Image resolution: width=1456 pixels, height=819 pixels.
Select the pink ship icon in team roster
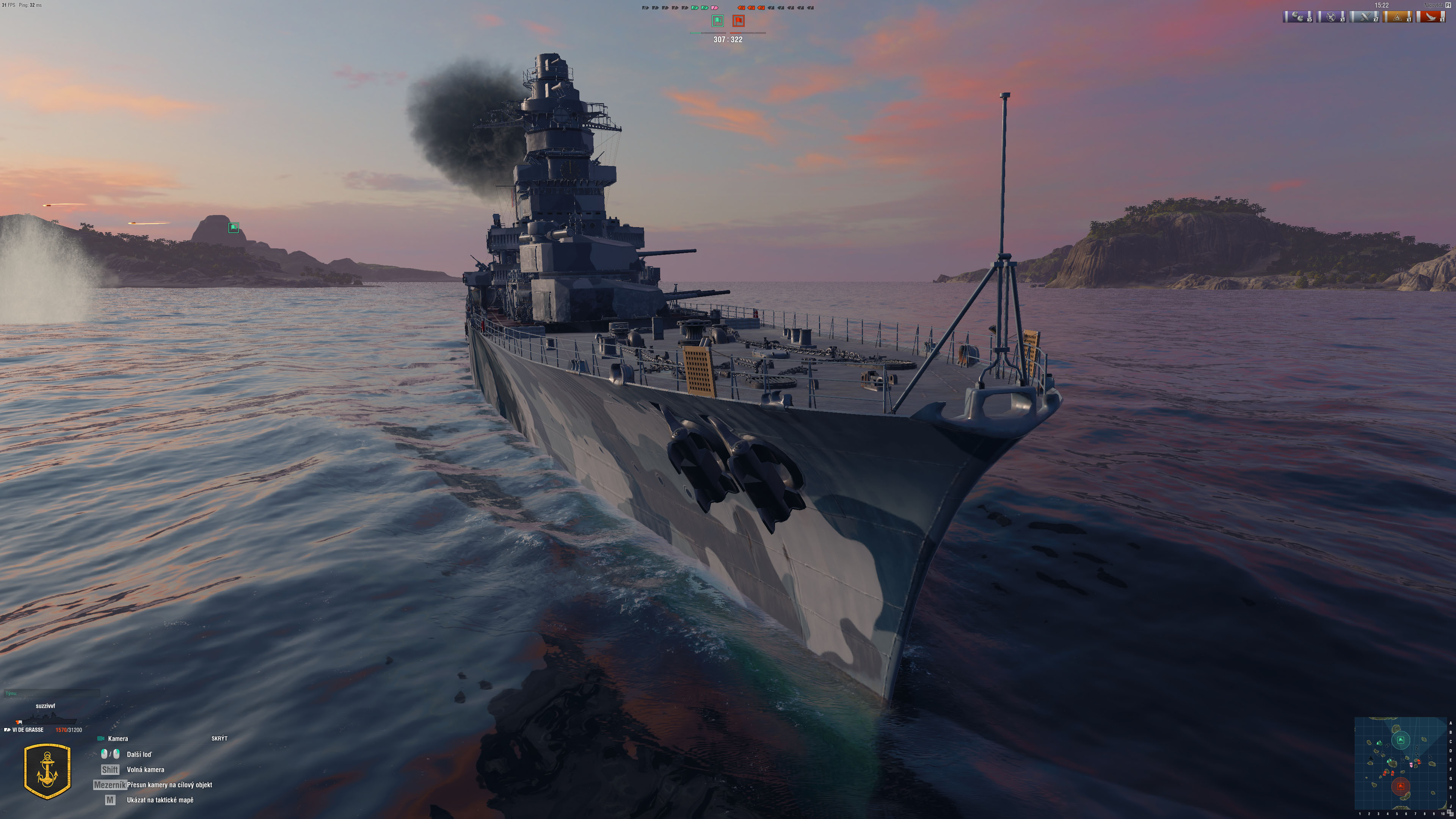[714, 8]
